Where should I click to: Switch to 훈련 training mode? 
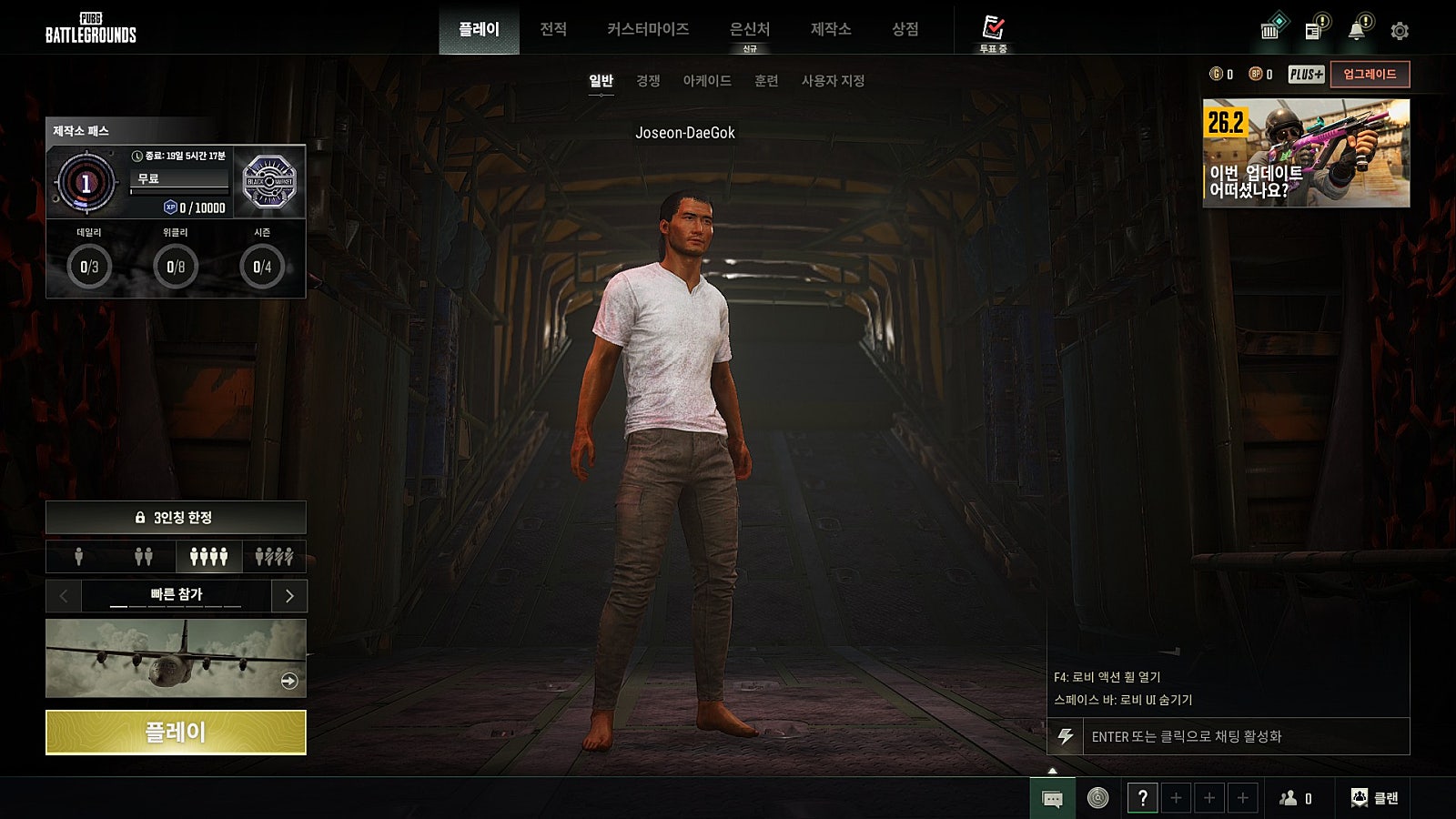[766, 81]
